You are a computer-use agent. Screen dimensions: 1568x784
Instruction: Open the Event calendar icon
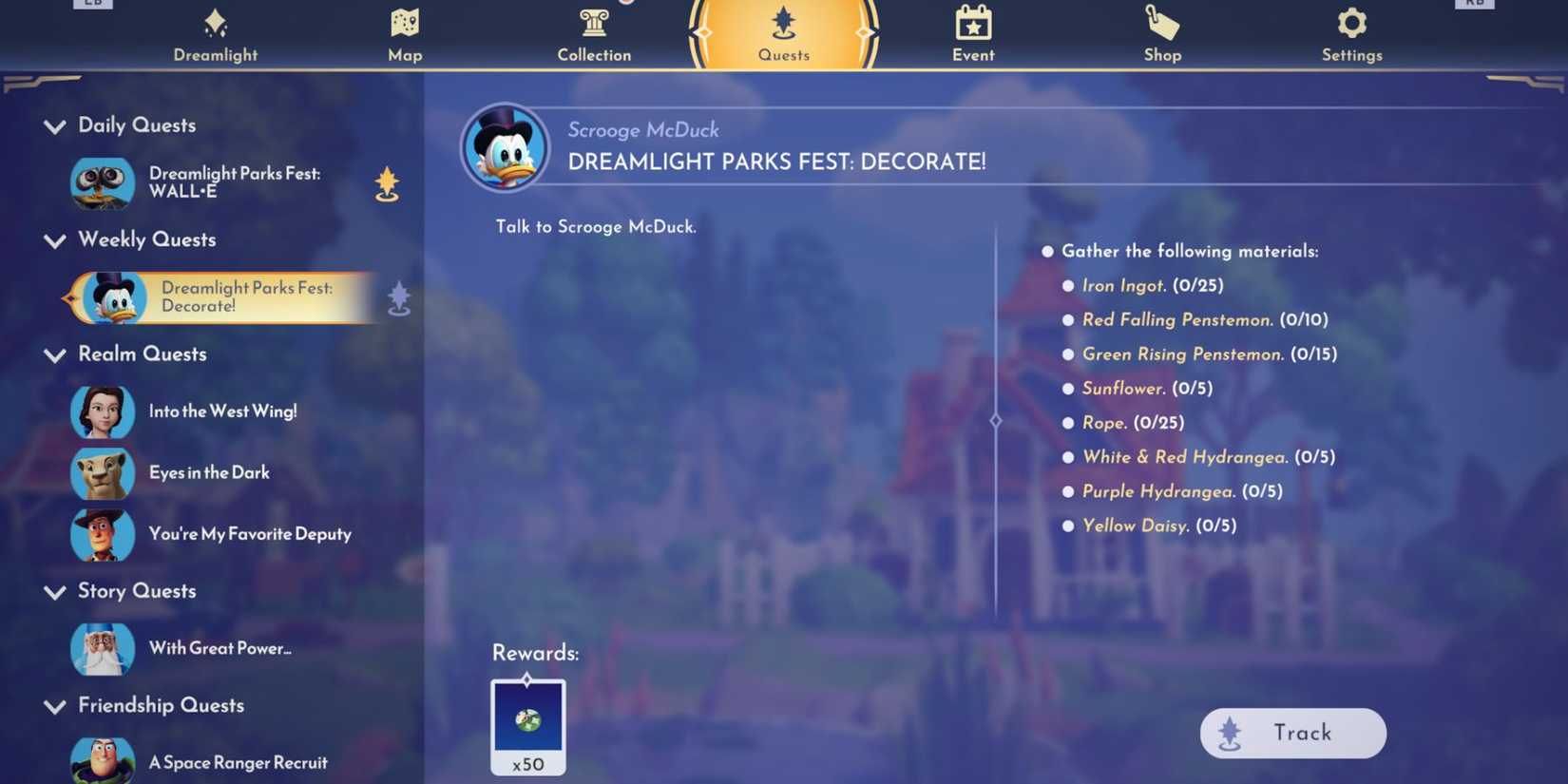(x=972, y=21)
